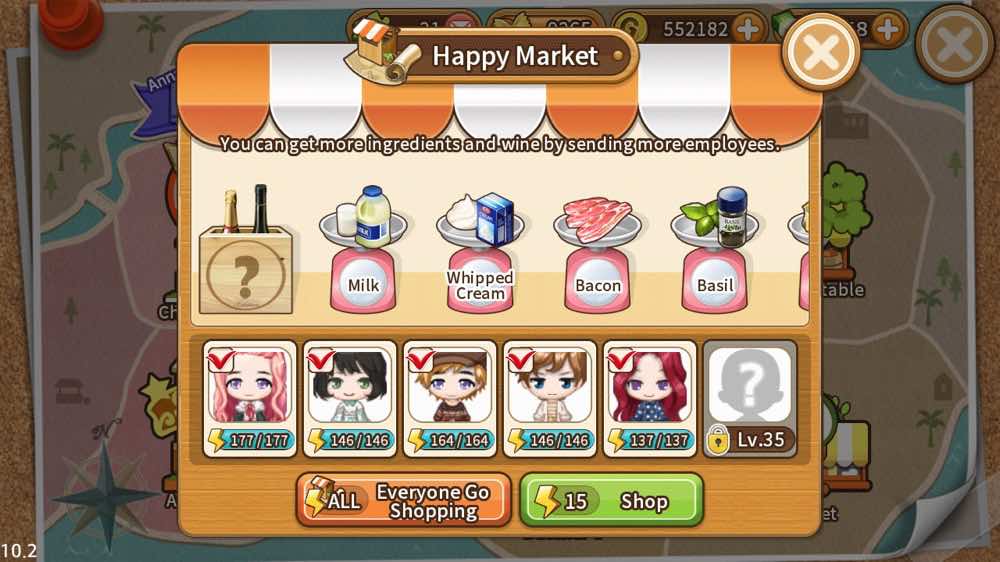1000x562 pixels.
Task: Close the Happy Market popup
Action: 821,52
